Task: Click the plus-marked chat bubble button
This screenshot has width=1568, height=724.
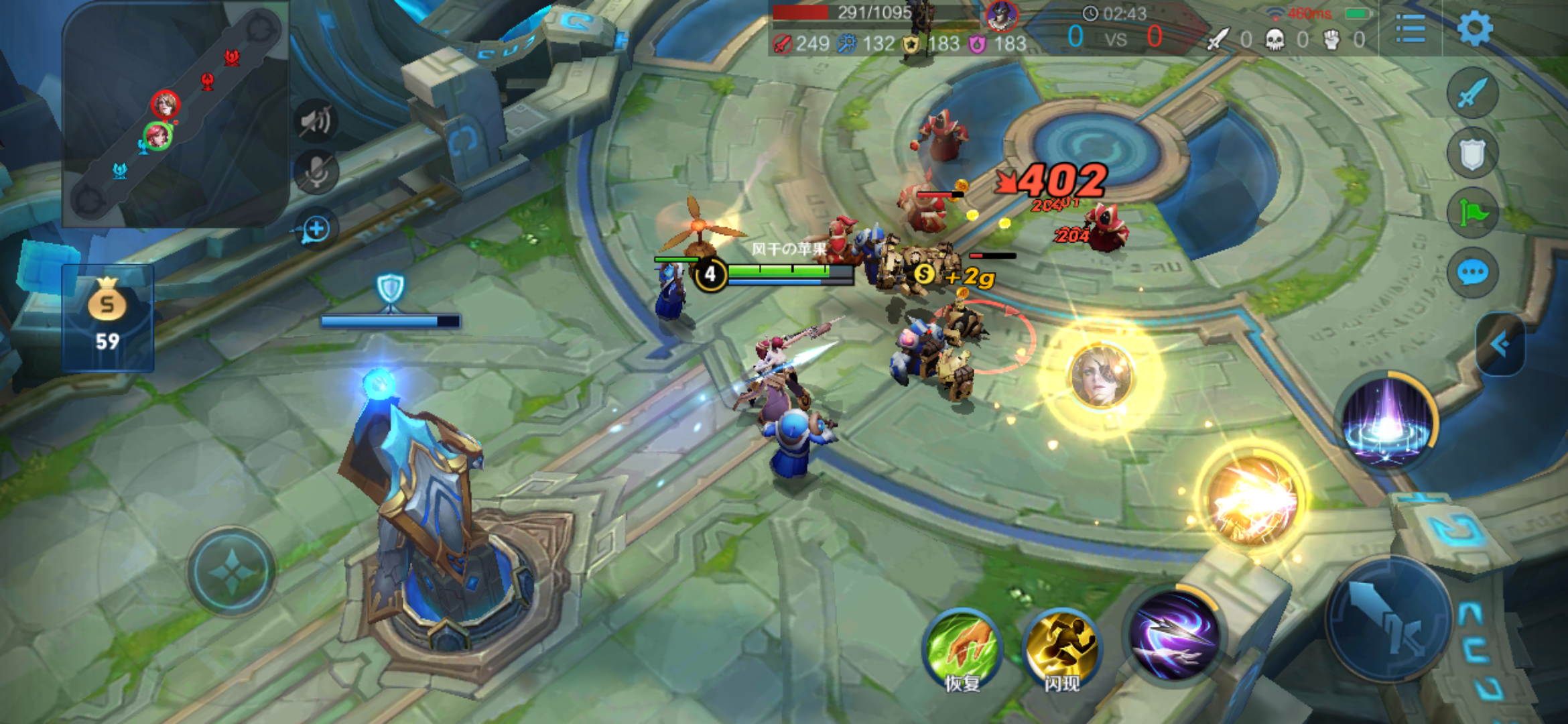Action: coord(316,229)
